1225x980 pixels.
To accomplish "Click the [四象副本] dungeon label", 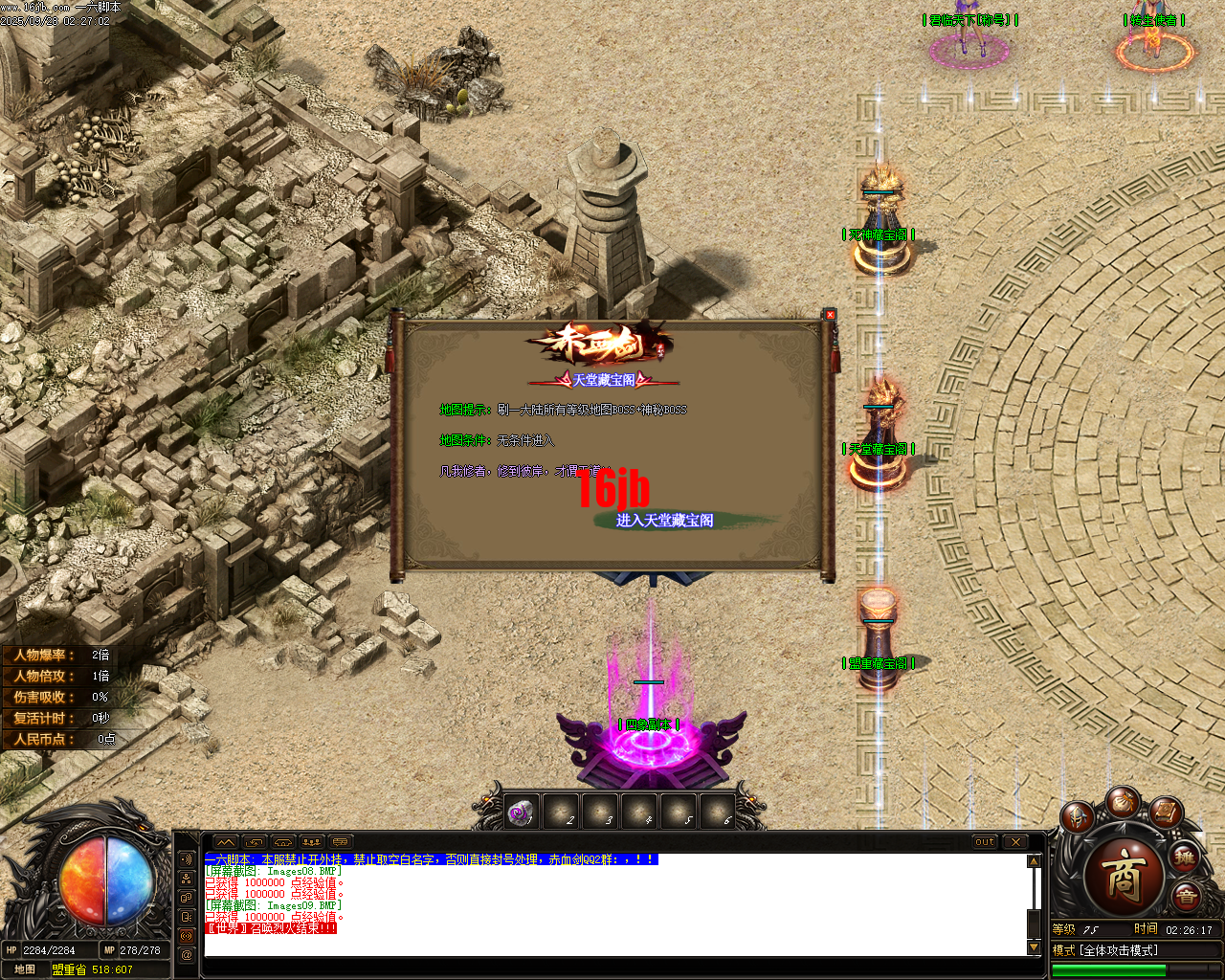I will coord(649,724).
